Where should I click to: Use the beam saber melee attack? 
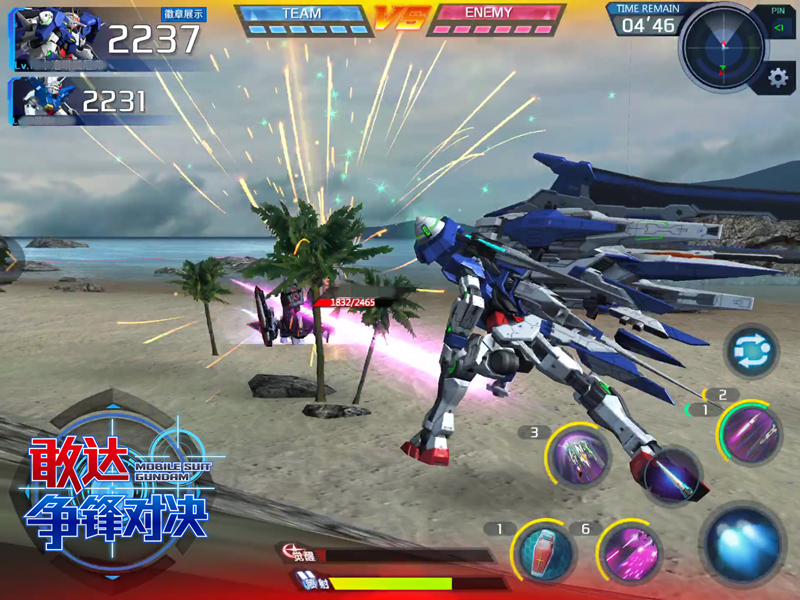[x=670, y=477]
